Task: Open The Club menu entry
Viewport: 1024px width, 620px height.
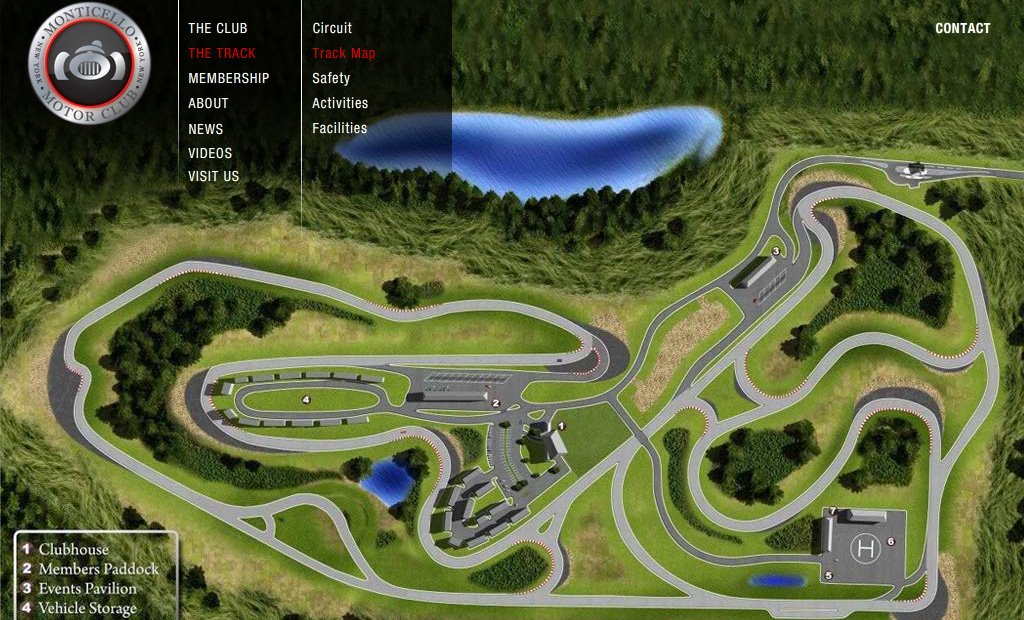Action: [x=218, y=28]
